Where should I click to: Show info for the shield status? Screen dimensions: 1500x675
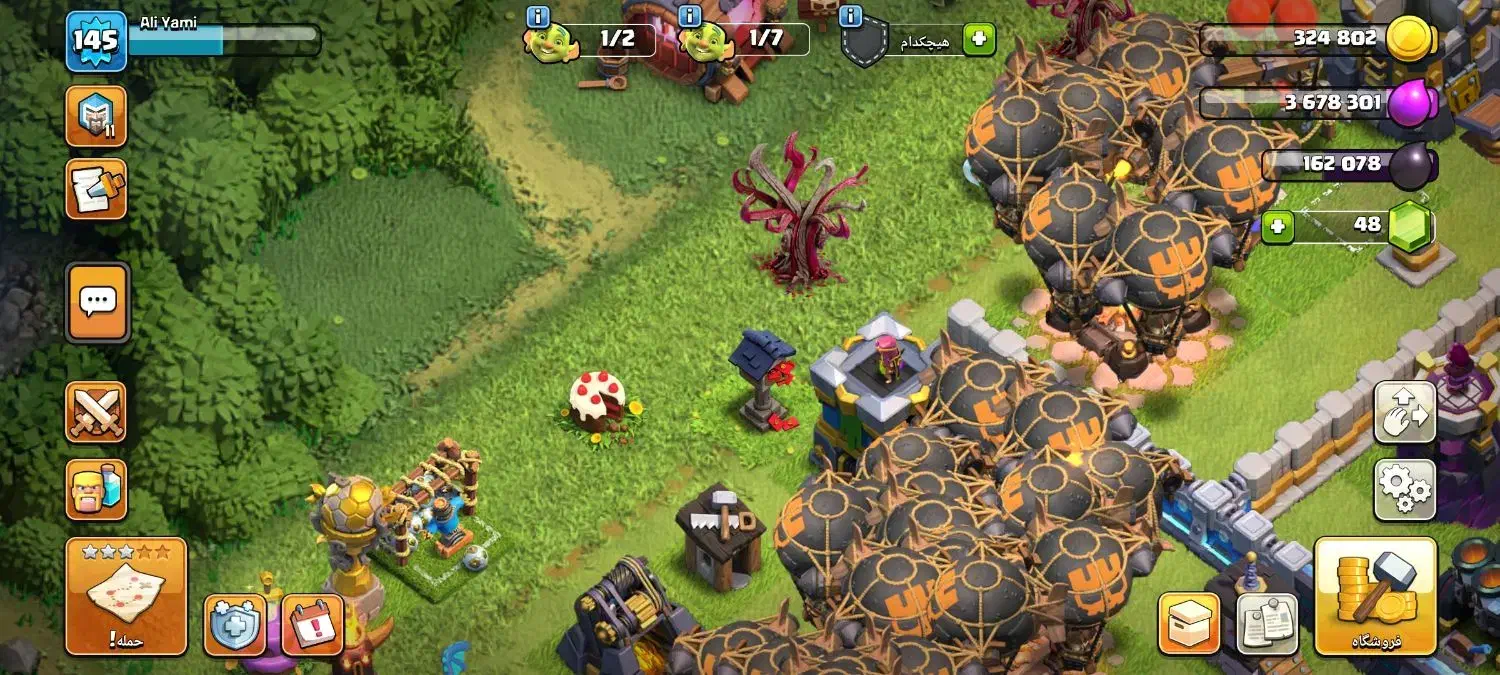point(852,16)
